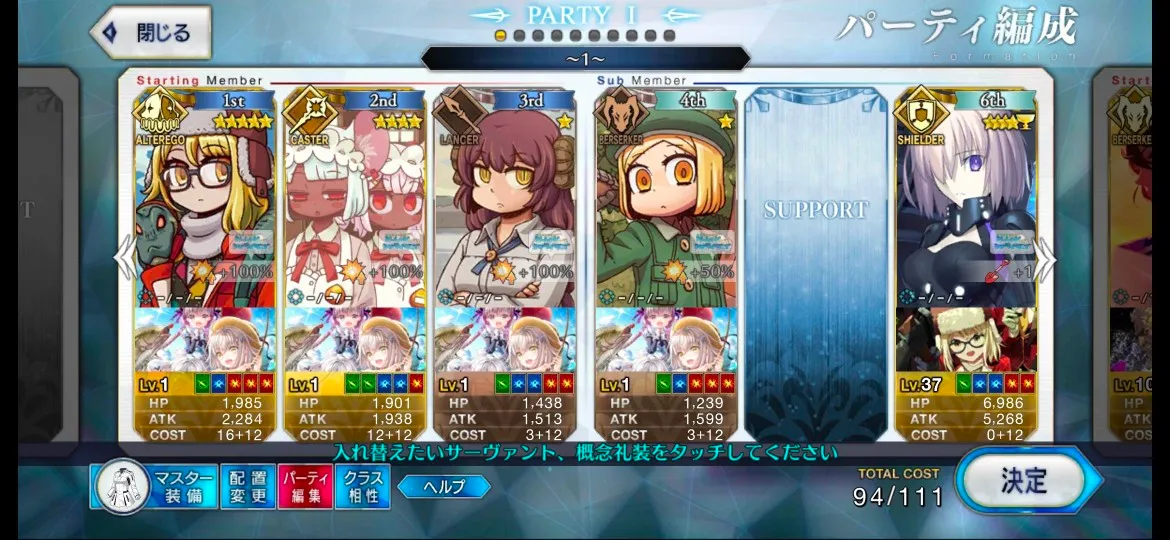1170x540 pixels.
Task: Open the マスター装備 Master equipment menu
Action: tap(155, 487)
